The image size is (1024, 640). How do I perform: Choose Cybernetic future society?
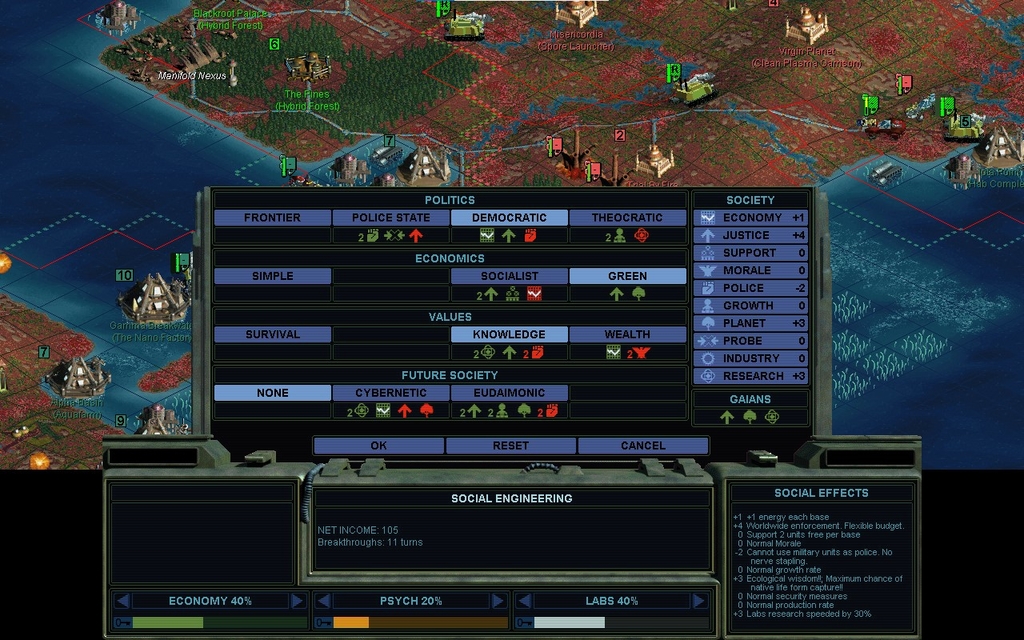(391, 393)
